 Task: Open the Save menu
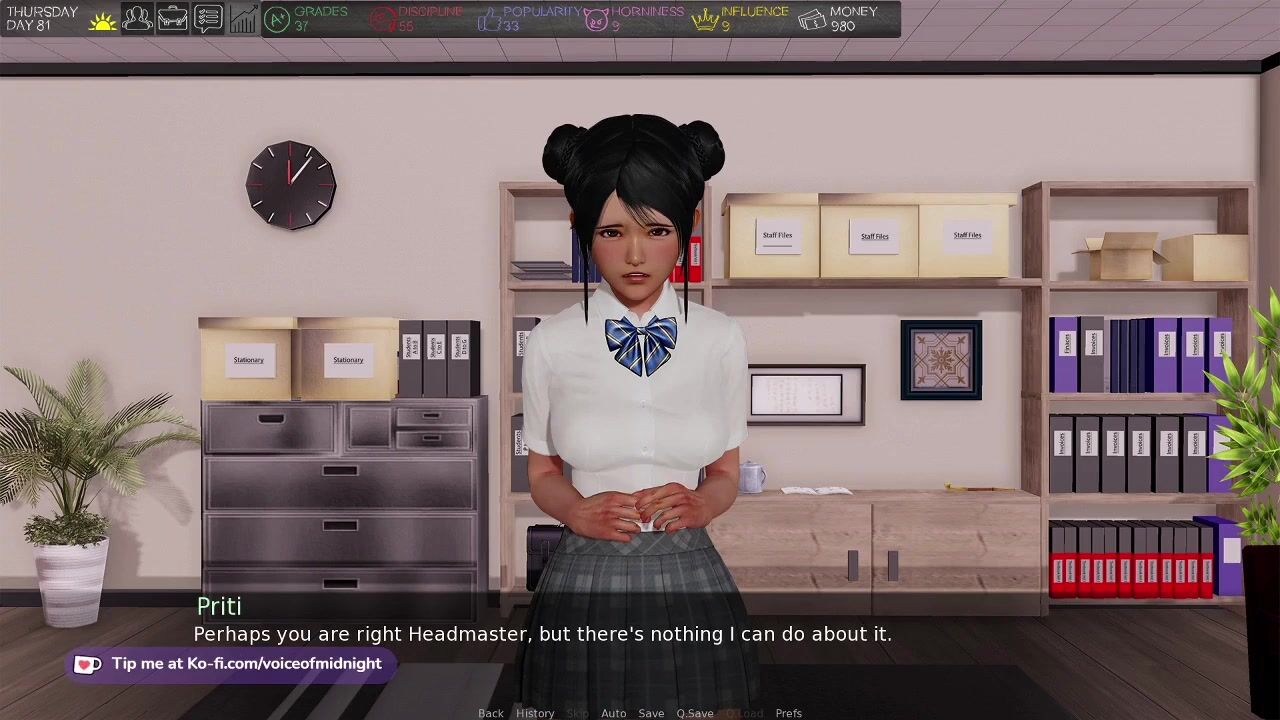(651, 713)
